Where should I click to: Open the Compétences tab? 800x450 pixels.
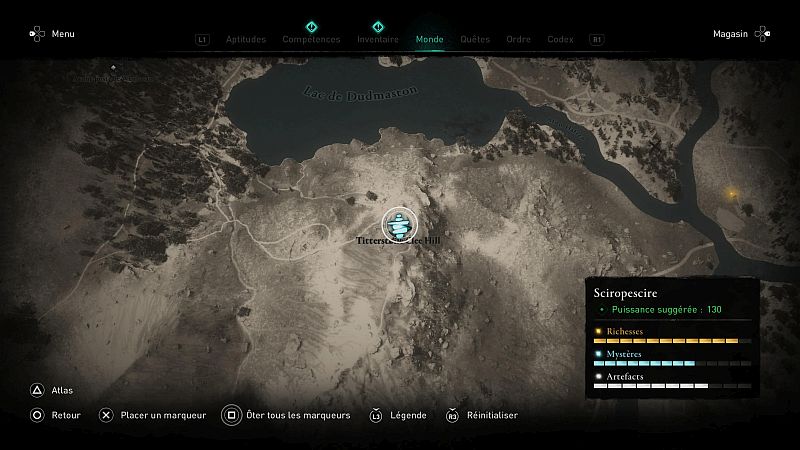[x=311, y=40]
